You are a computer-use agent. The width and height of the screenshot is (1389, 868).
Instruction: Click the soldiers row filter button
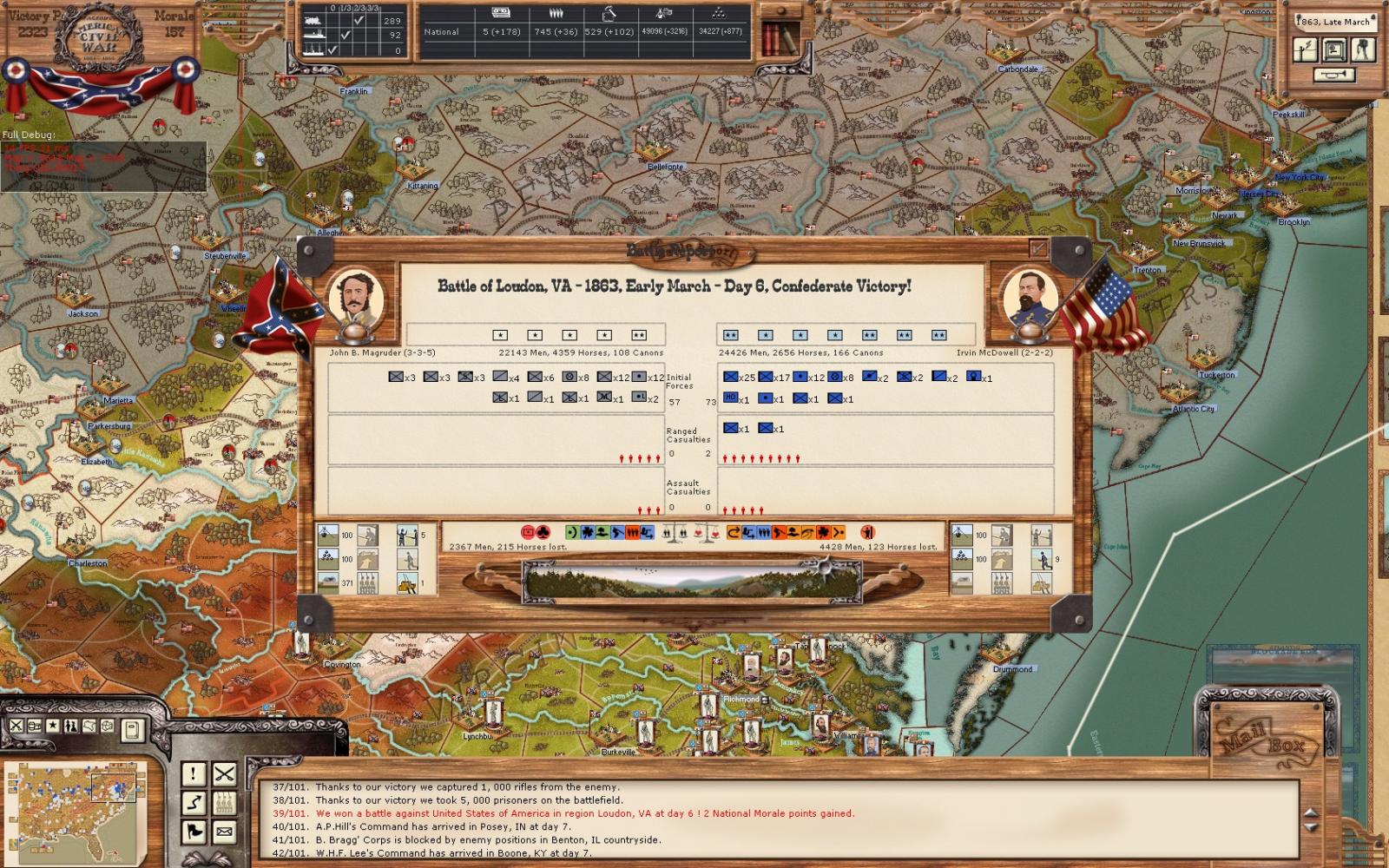tap(224, 803)
